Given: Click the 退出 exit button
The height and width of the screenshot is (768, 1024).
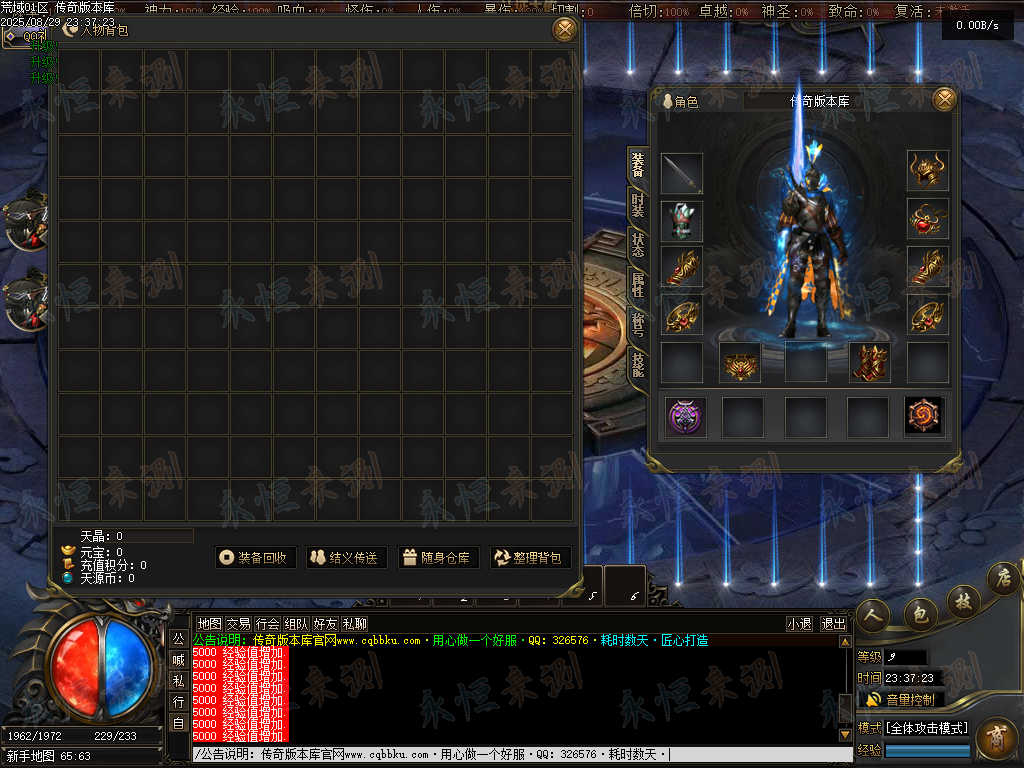Looking at the screenshot, I should click(x=833, y=623).
